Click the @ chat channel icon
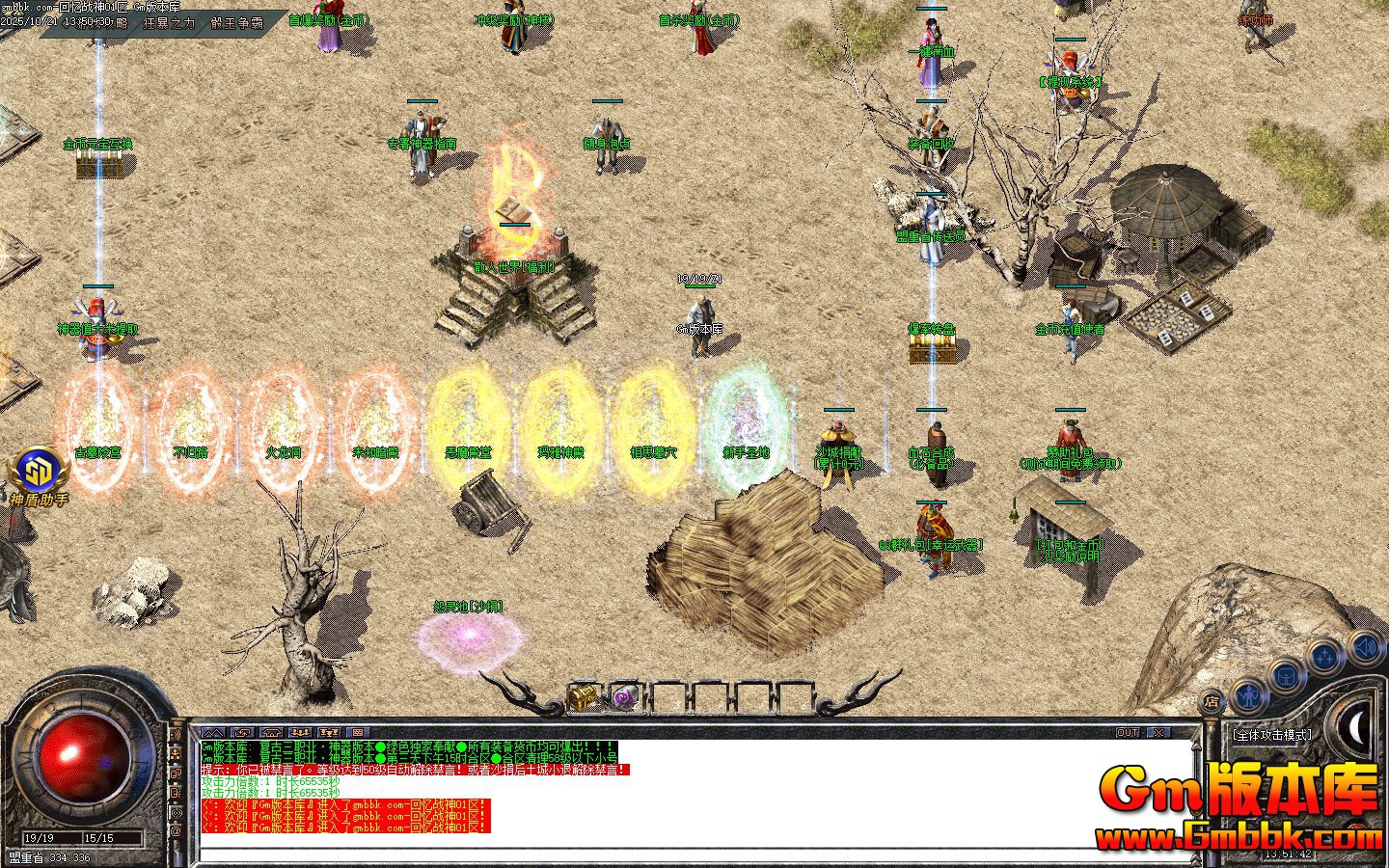 coord(177,830)
